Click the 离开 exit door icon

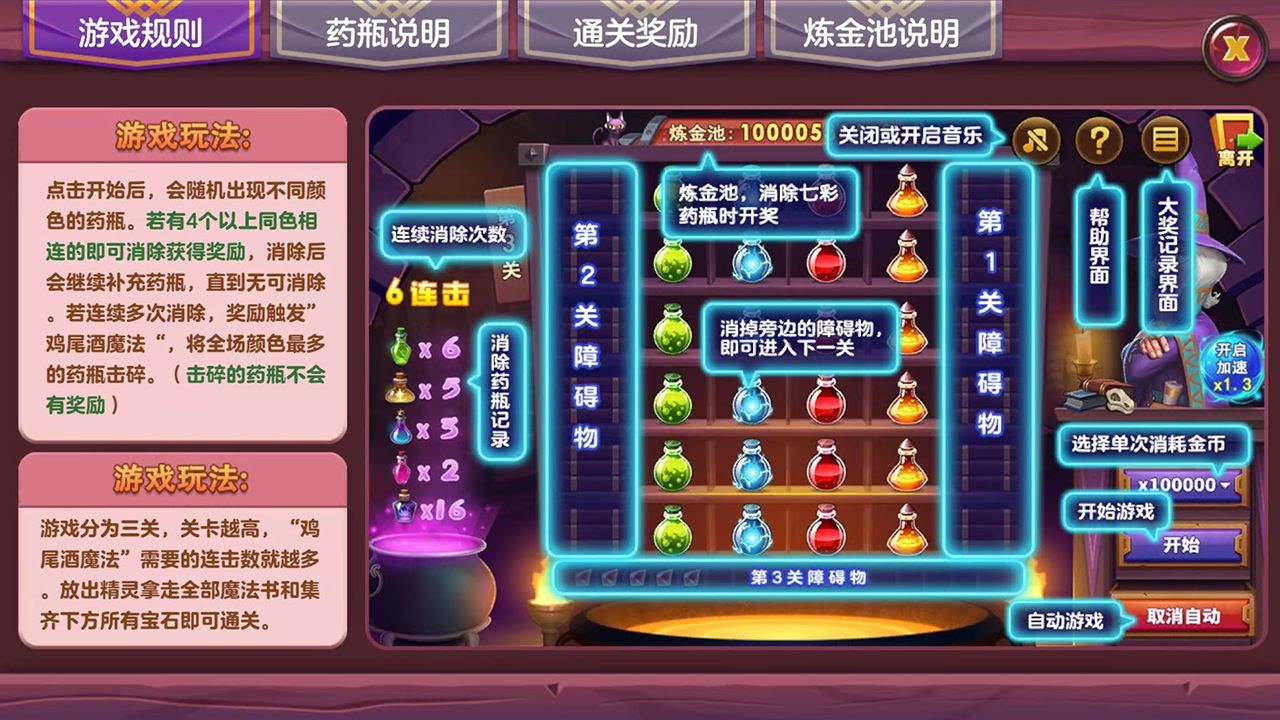[1234, 135]
